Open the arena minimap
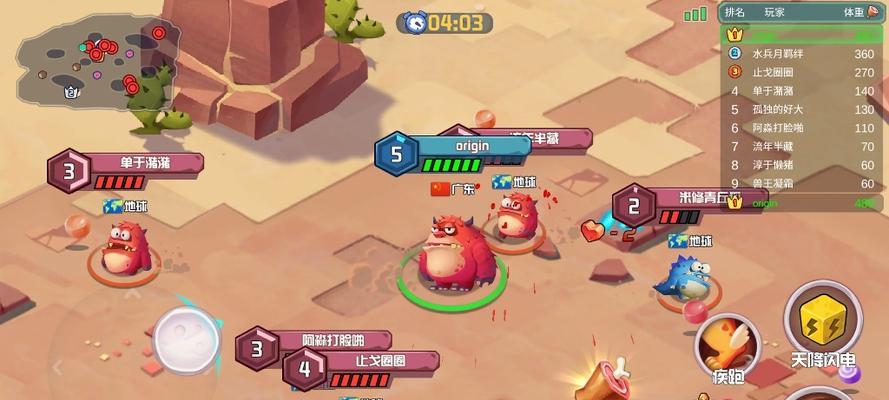Image resolution: width=889 pixels, height=400 pixels. coord(95,60)
